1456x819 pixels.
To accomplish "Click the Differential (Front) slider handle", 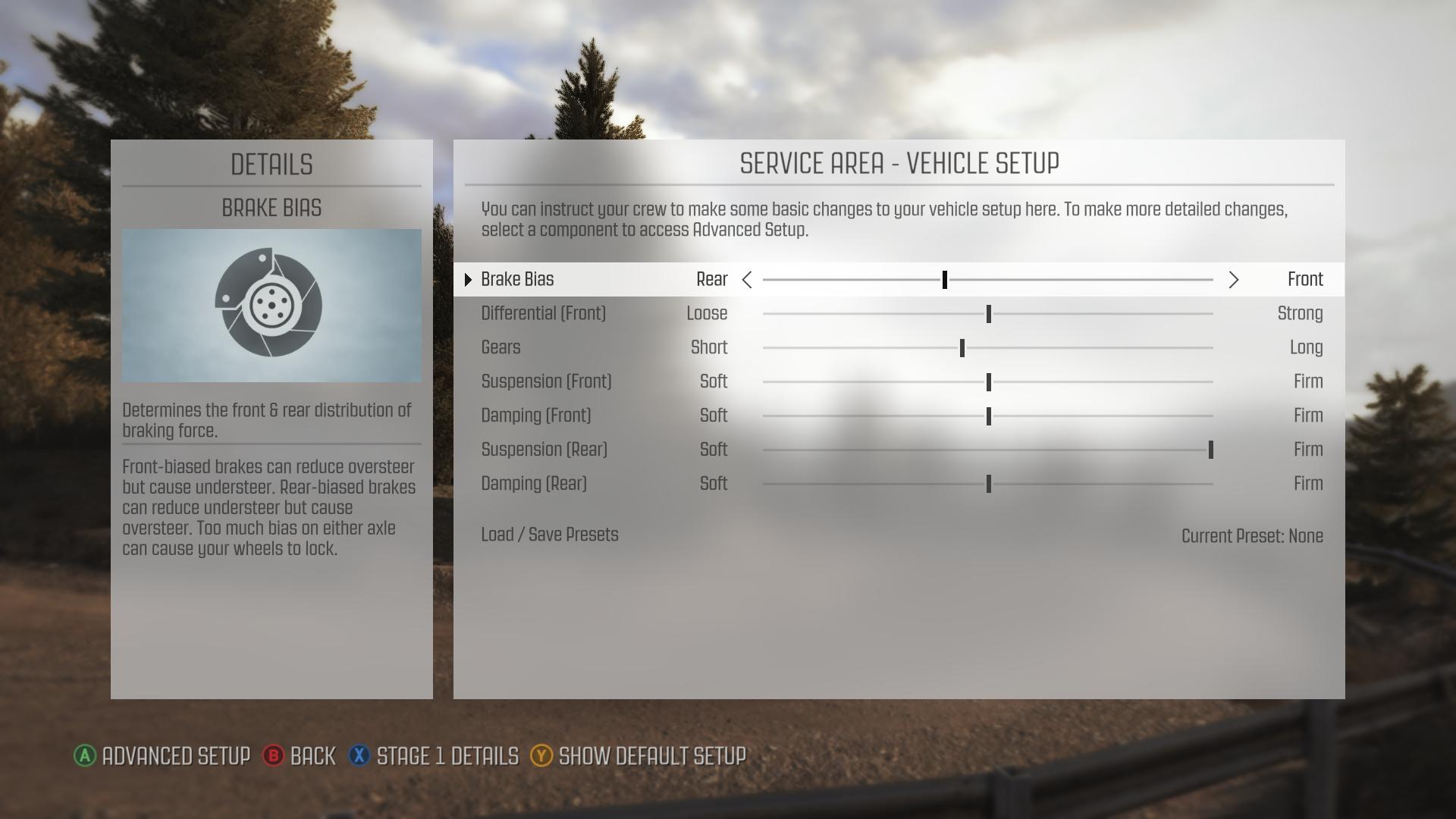I will pos(988,314).
